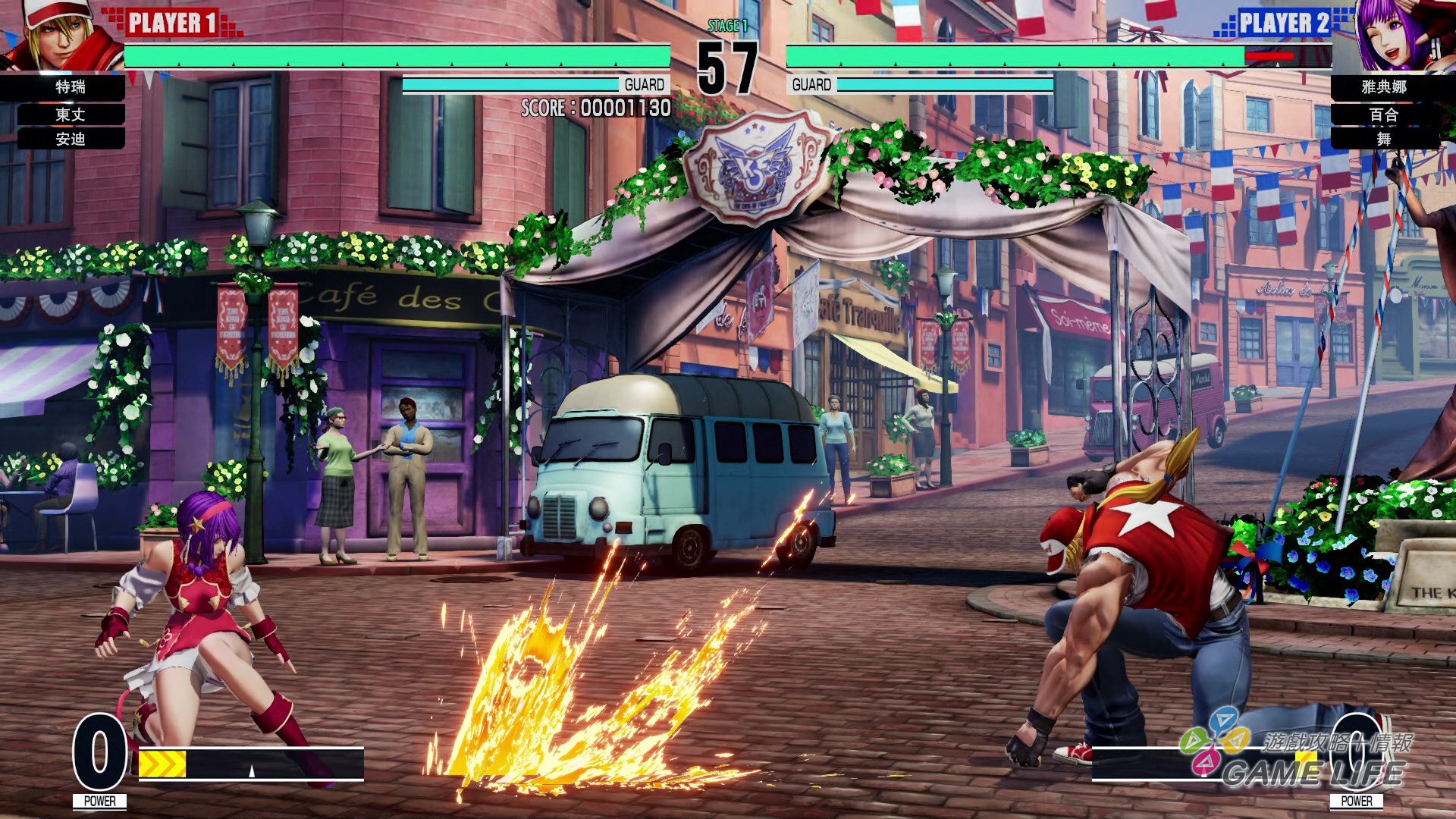Select 舞 in Player 2's team list

1384,139
